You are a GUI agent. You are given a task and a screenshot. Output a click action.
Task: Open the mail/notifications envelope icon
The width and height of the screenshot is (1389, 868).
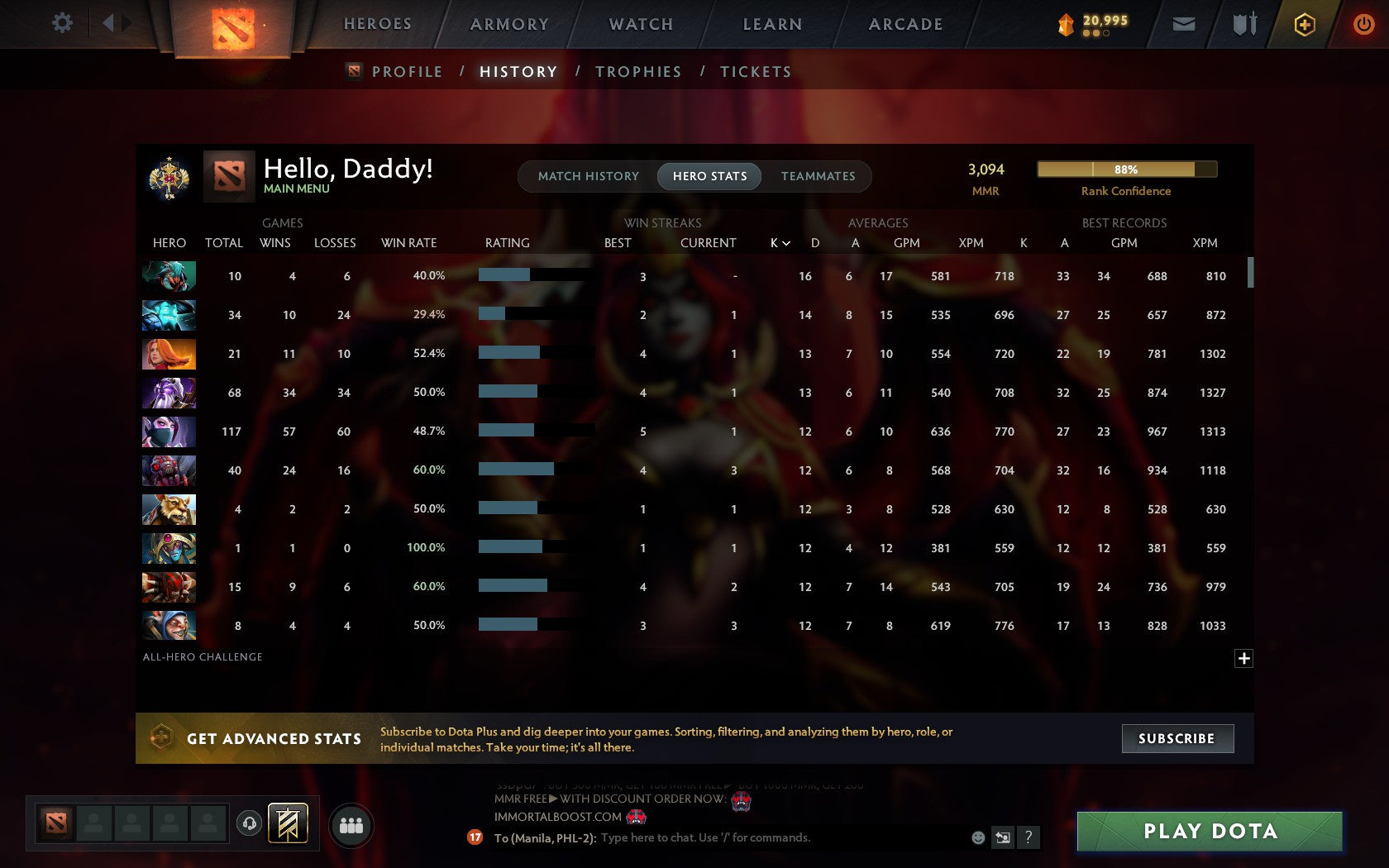click(x=1184, y=23)
